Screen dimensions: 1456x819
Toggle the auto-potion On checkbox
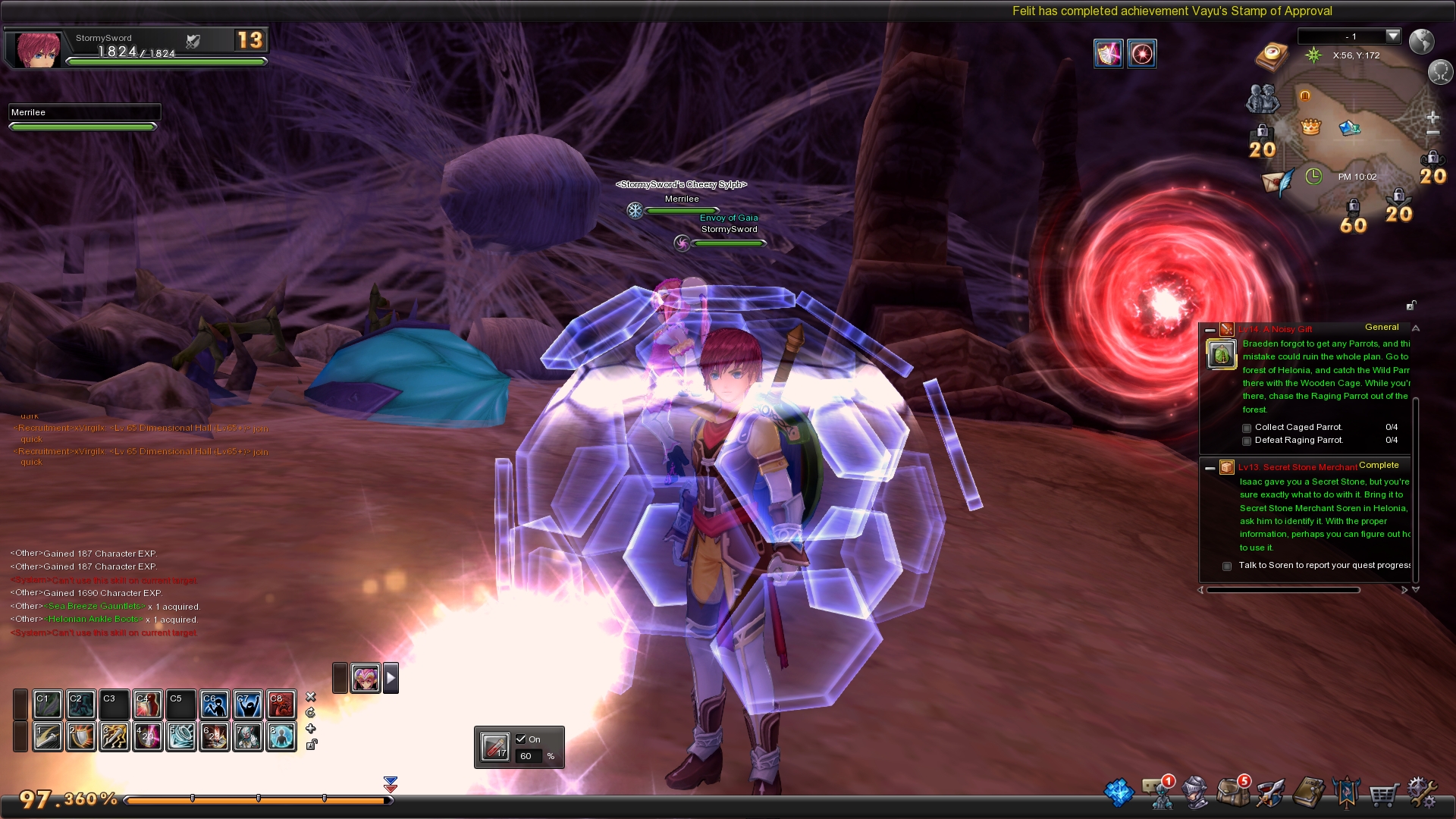[520, 739]
